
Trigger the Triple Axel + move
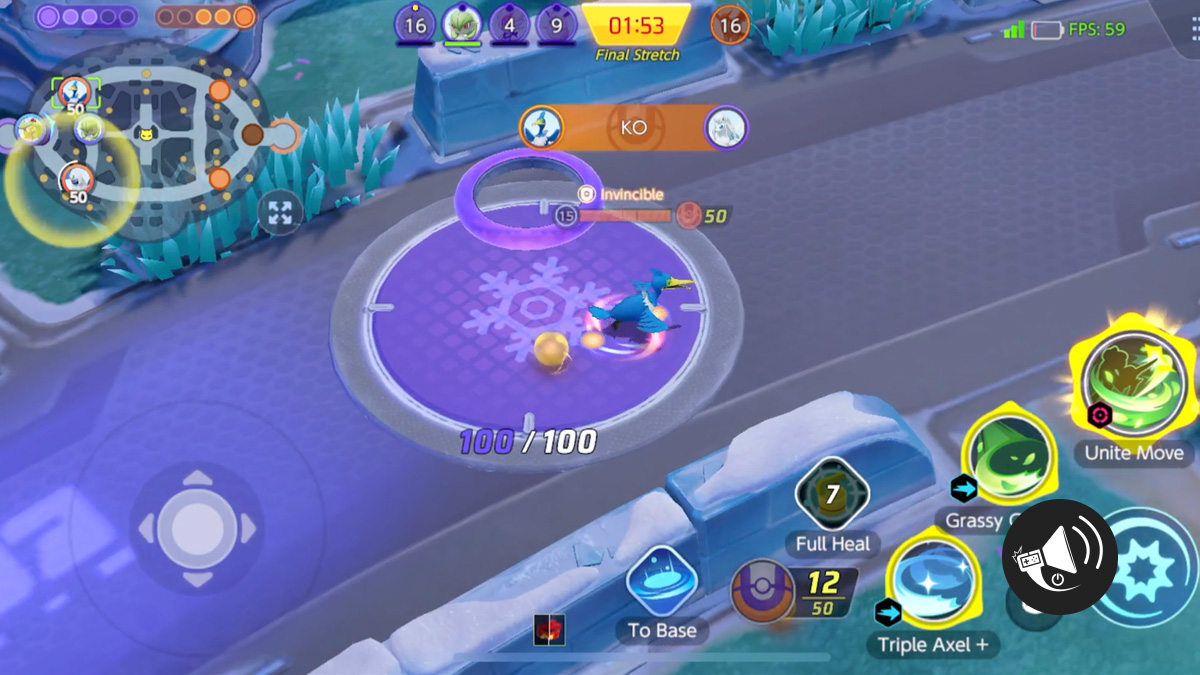(x=933, y=585)
